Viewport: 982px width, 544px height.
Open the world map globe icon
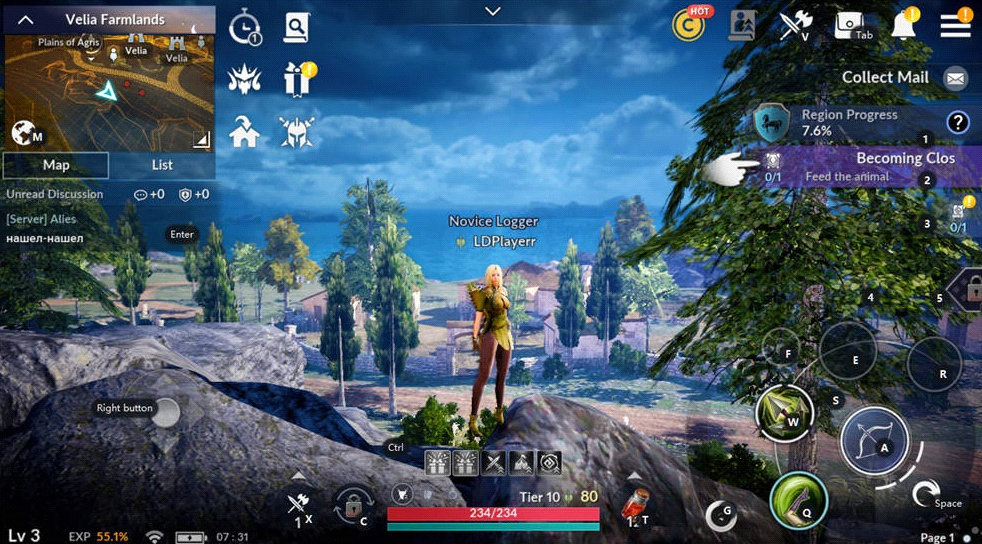[24, 133]
